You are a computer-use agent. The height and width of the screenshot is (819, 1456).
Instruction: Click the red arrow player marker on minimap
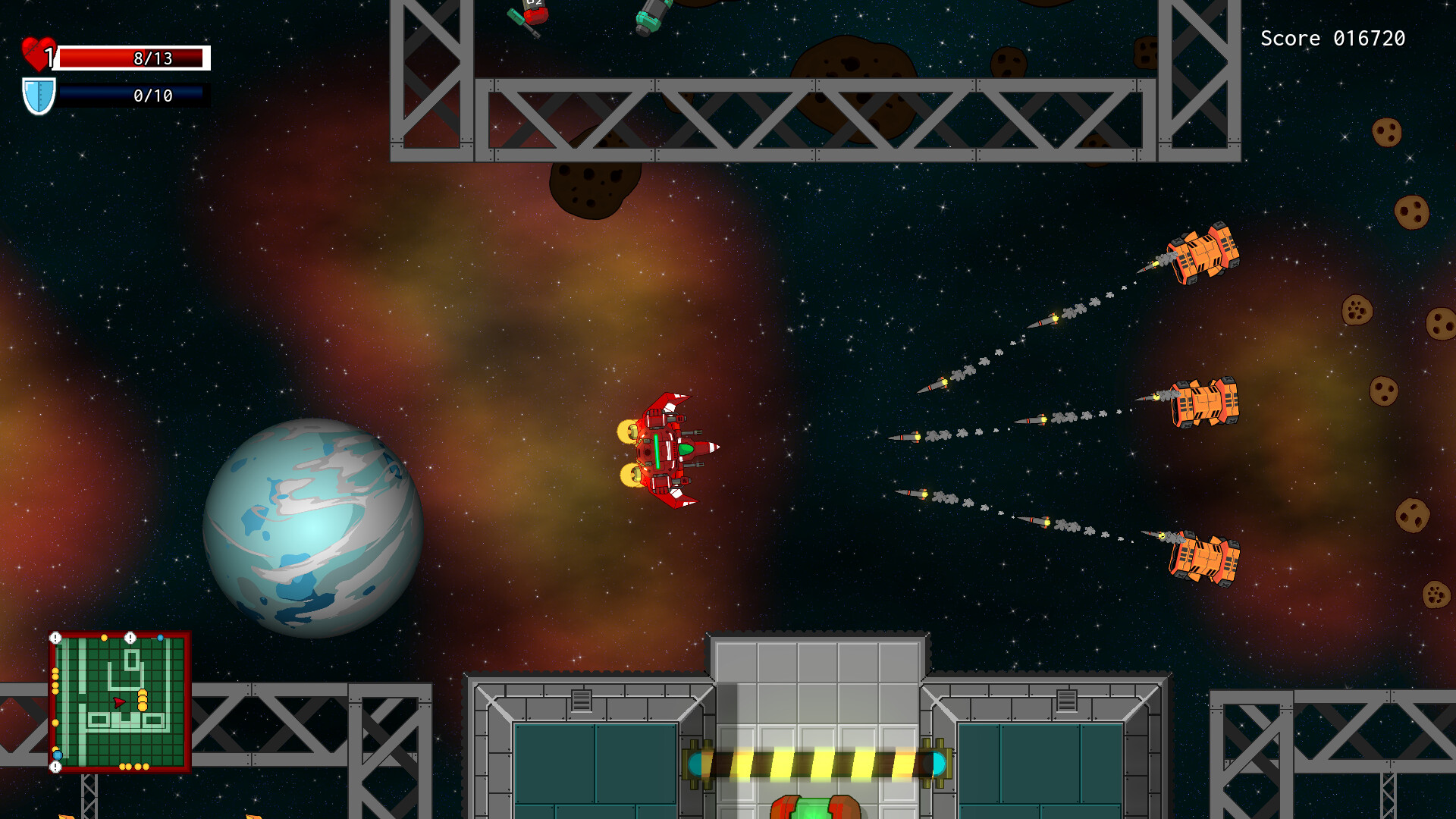(x=120, y=702)
